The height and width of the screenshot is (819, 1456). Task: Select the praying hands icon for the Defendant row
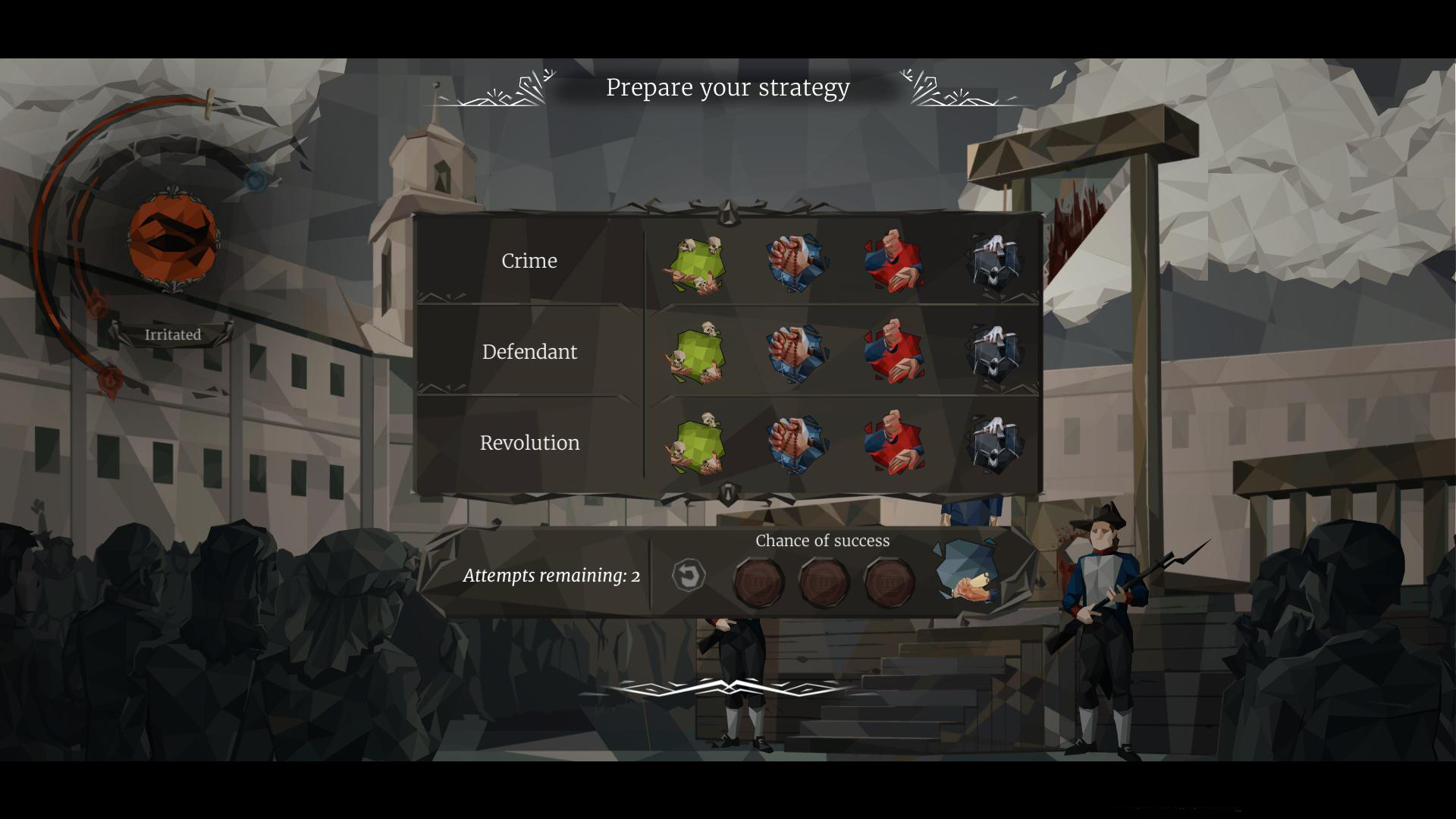pos(798,352)
